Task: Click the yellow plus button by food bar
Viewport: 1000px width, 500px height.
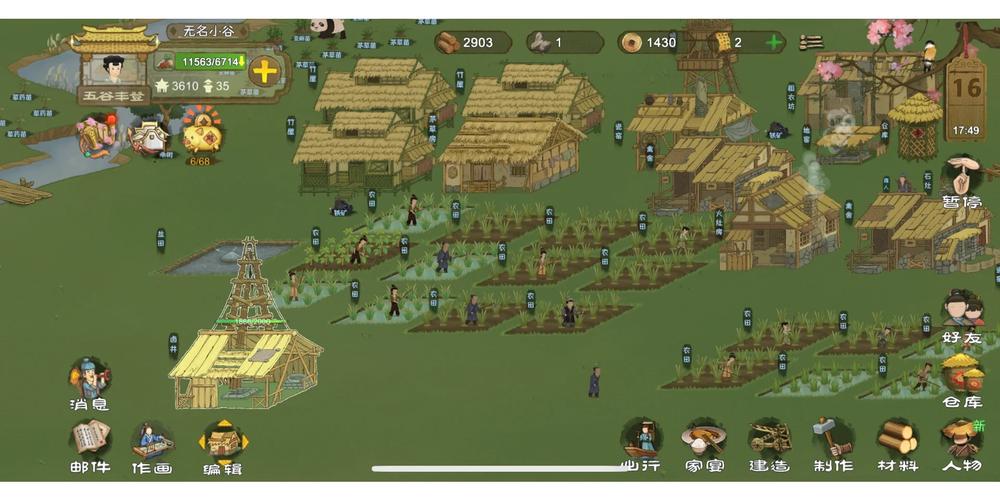Action: pyautogui.click(x=265, y=71)
